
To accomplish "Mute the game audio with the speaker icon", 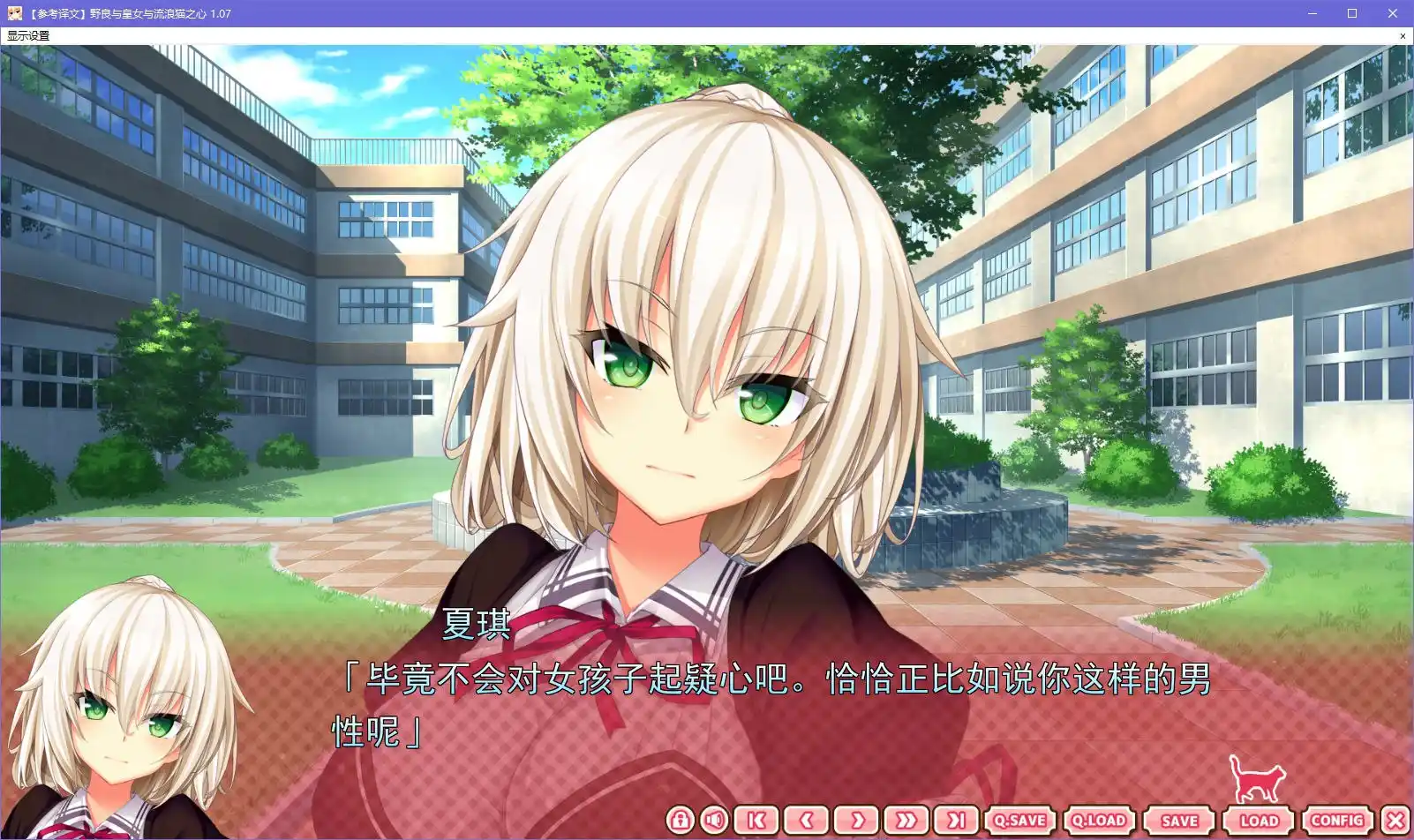I will coord(714,821).
